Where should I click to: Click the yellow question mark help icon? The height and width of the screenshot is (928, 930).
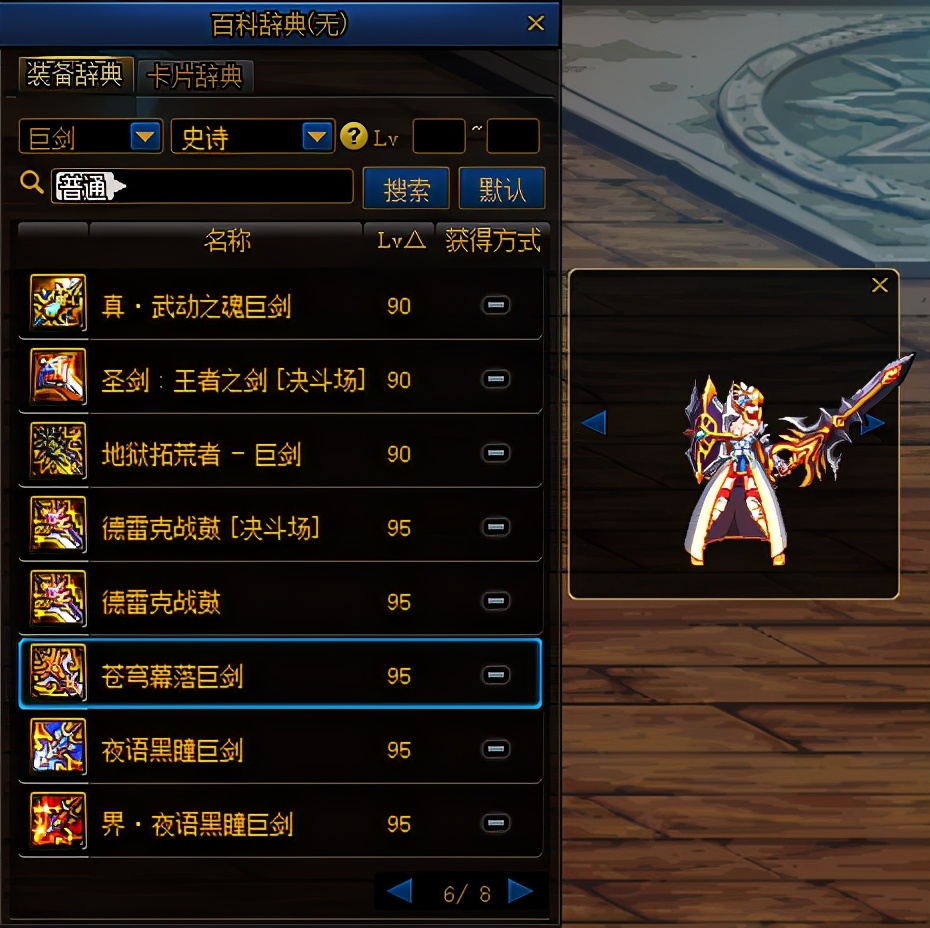tap(353, 136)
